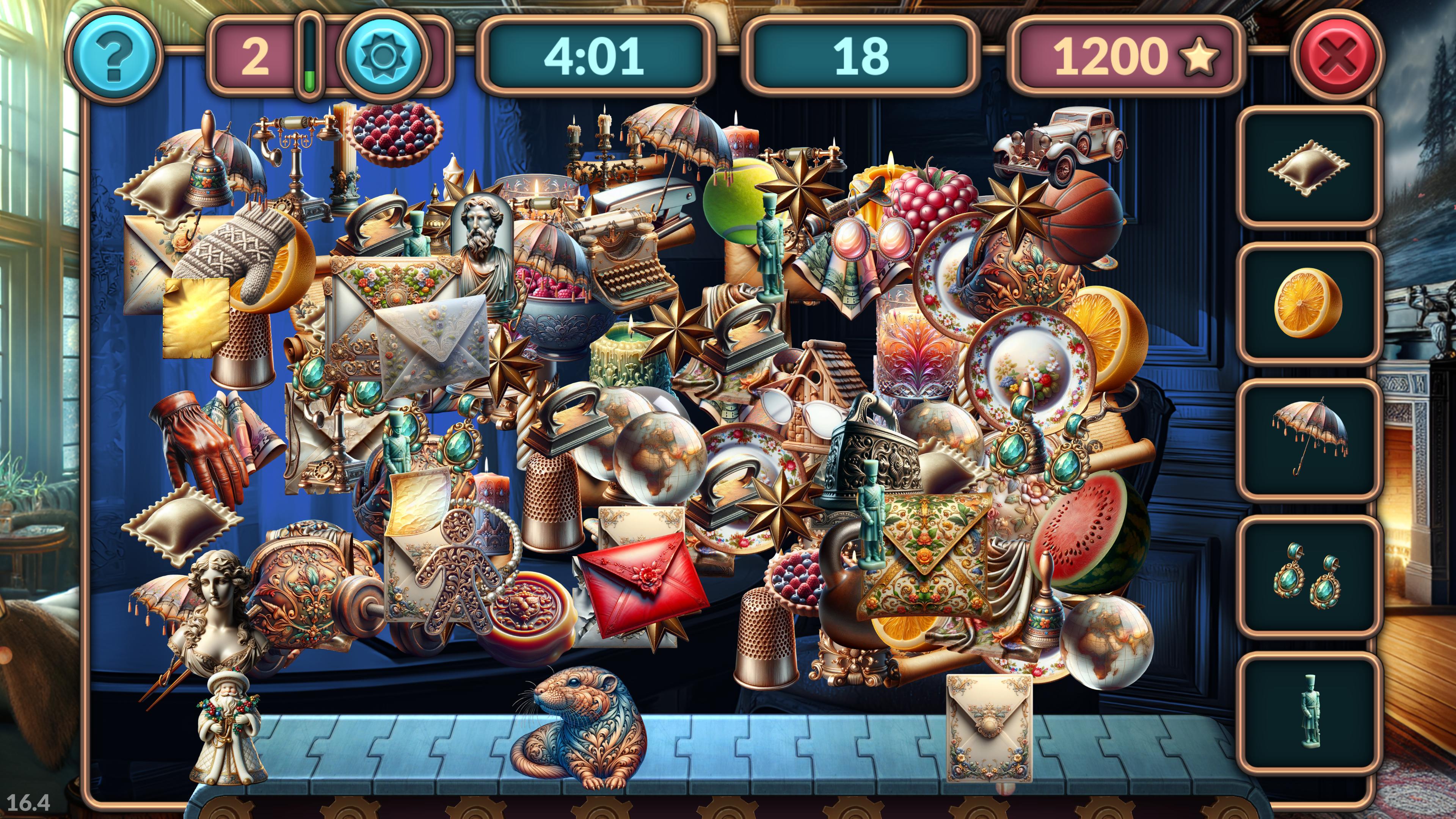The image size is (1456, 819).
Task: Click the toy soldier target slot
Action: pos(1308,711)
